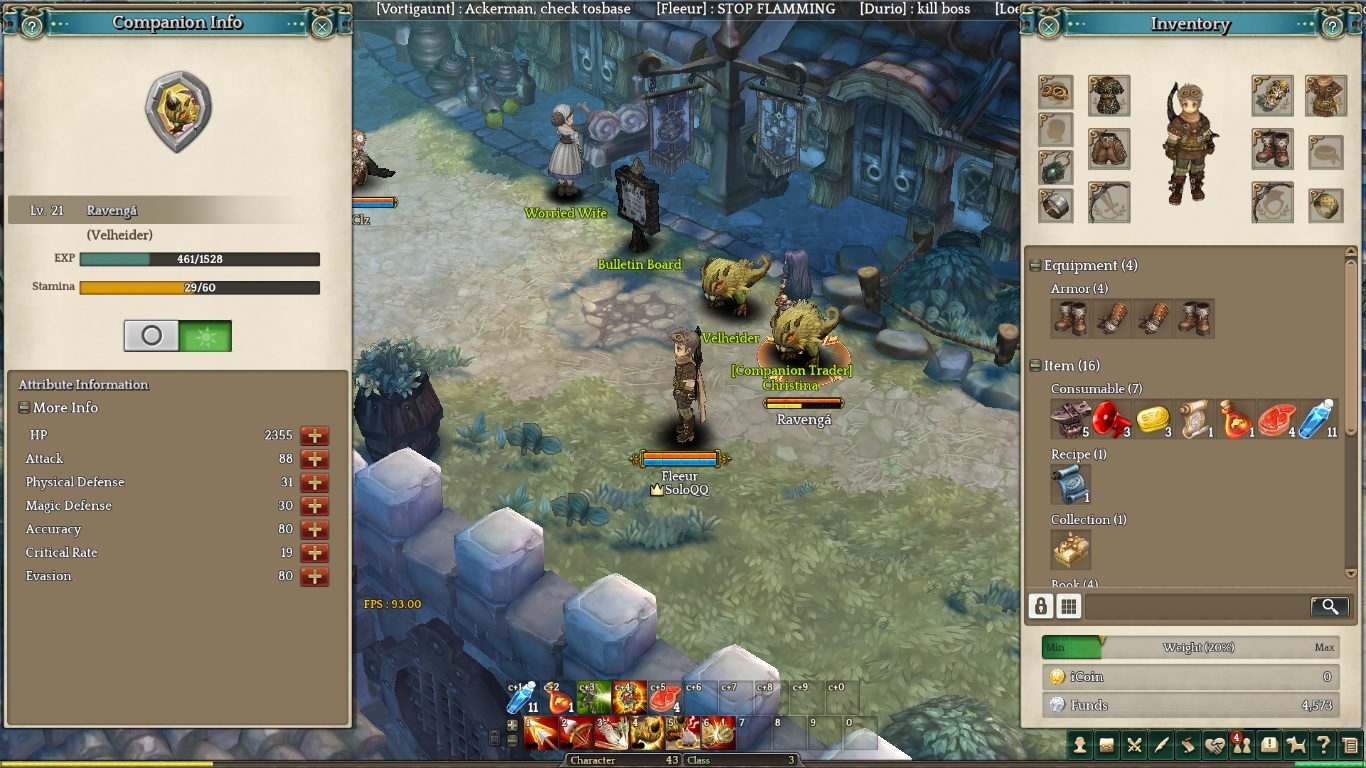The width and height of the screenshot is (1366, 768).
Task: Select the anvil item in consumables
Action: [x=1069, y=419]
